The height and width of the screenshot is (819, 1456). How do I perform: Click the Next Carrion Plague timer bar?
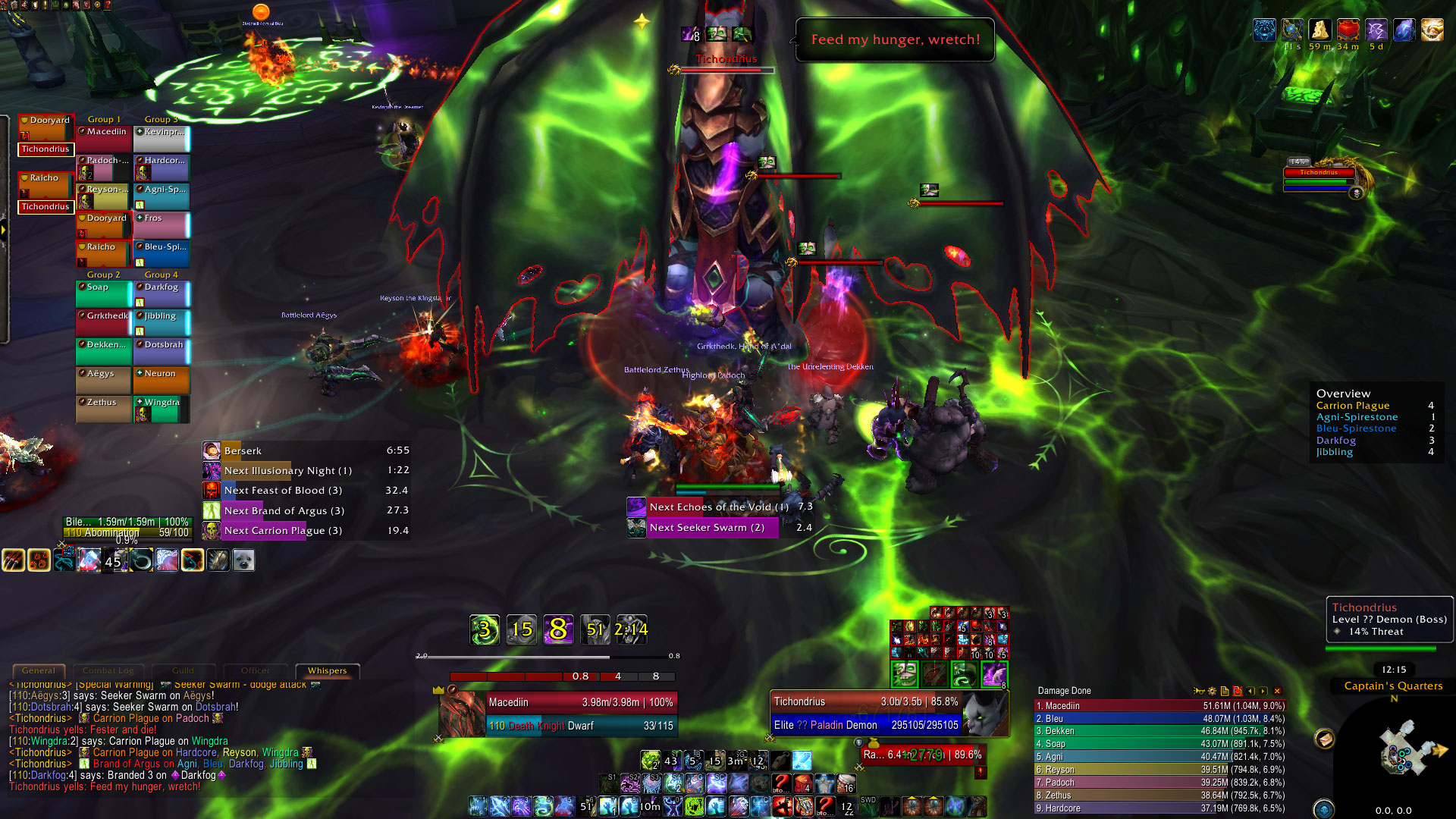tap(306, 530)
